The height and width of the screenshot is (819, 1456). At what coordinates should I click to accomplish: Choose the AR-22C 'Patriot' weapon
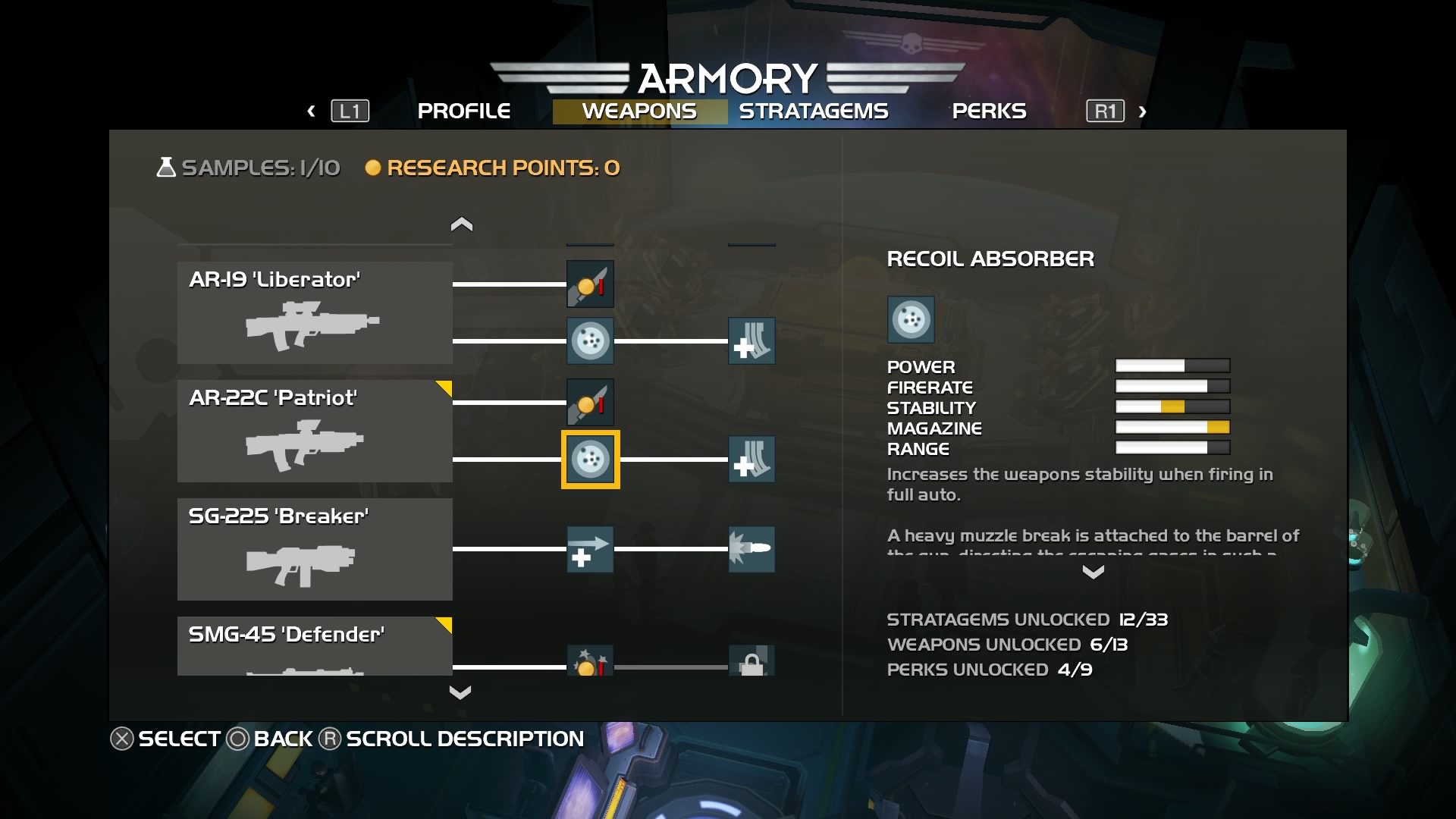point(315,431)
